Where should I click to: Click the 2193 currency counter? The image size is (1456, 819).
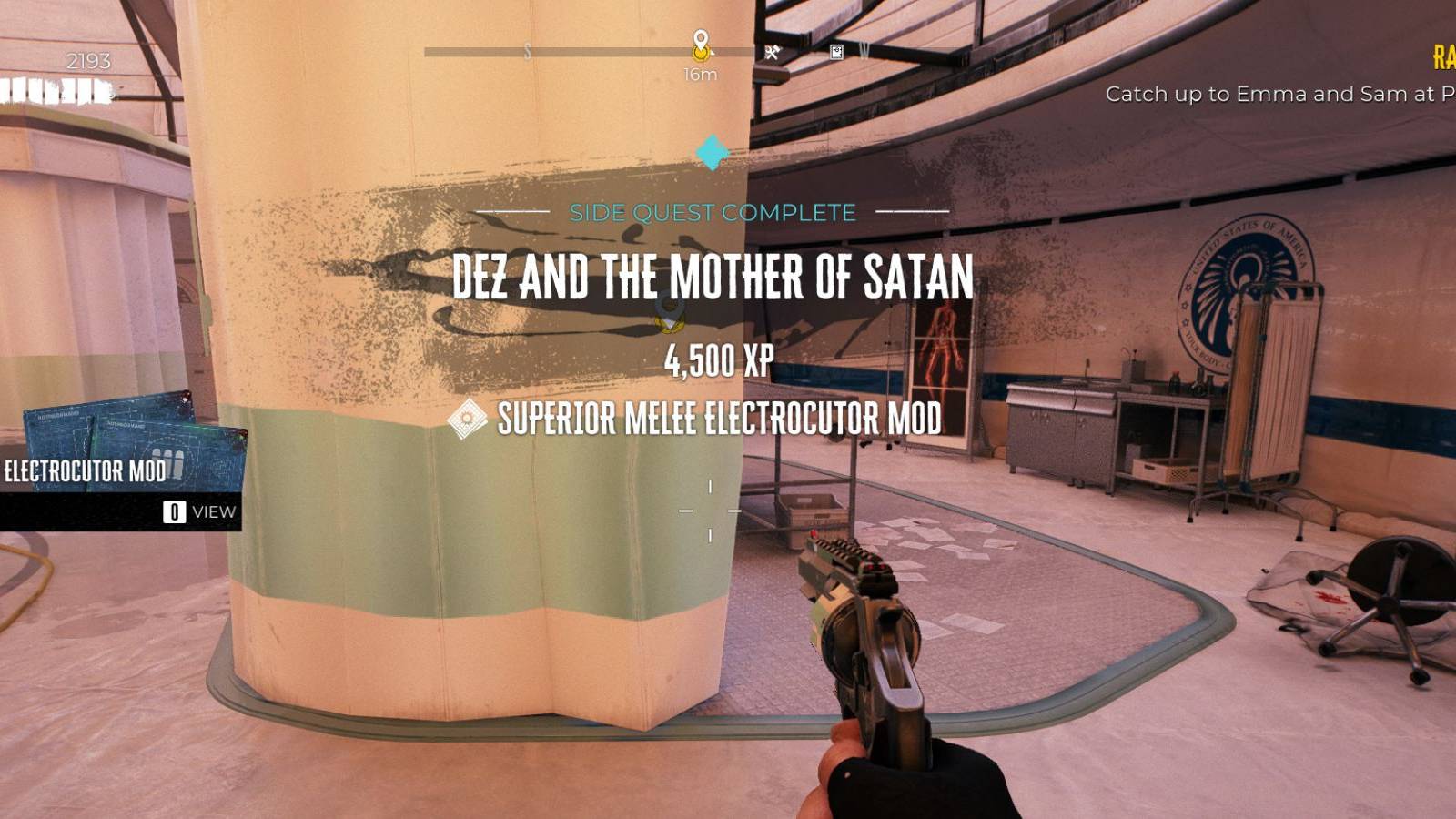(87, 60)
